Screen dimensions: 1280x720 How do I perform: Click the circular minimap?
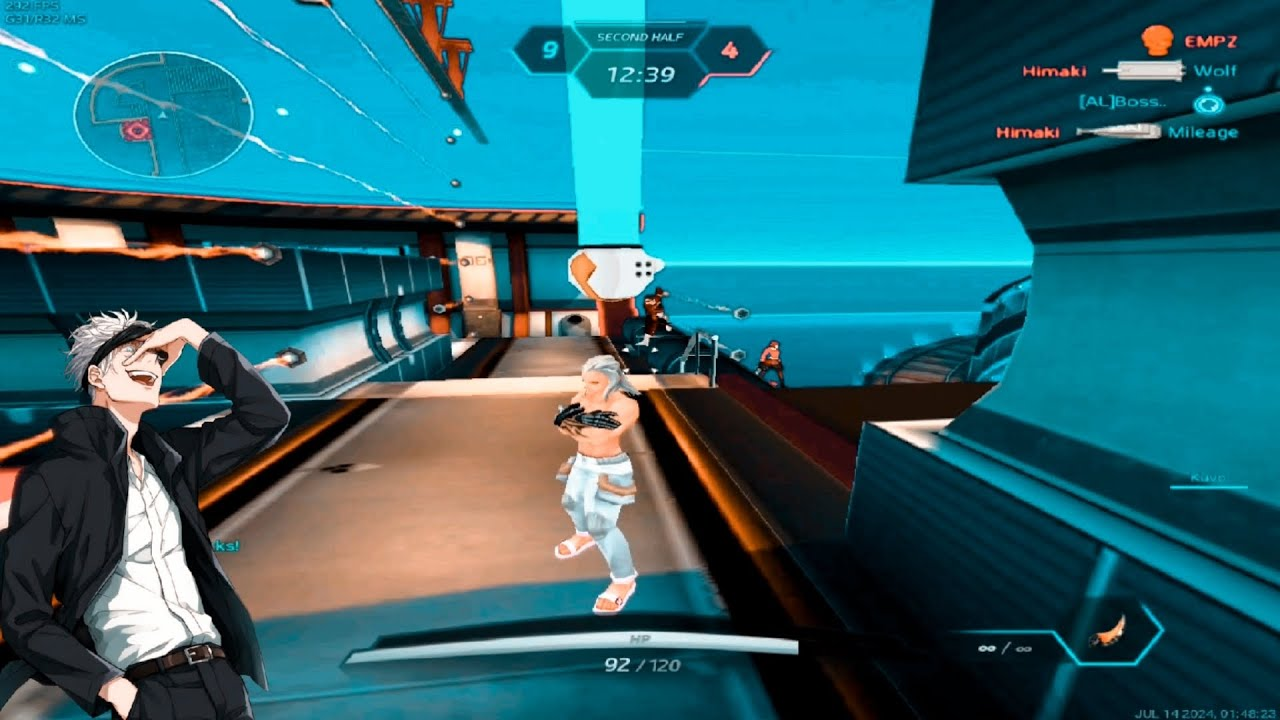coord(162,114)
